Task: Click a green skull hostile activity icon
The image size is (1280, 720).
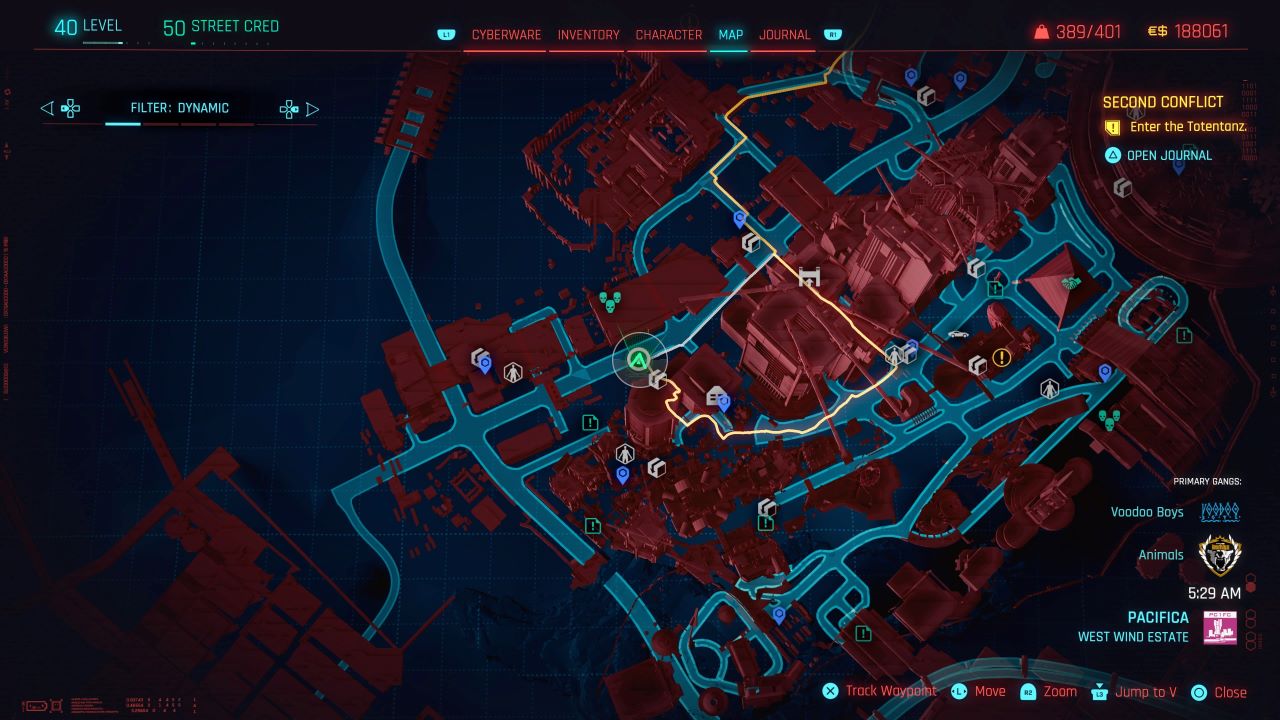Action: pyautogui.click(x=610, y=302)
